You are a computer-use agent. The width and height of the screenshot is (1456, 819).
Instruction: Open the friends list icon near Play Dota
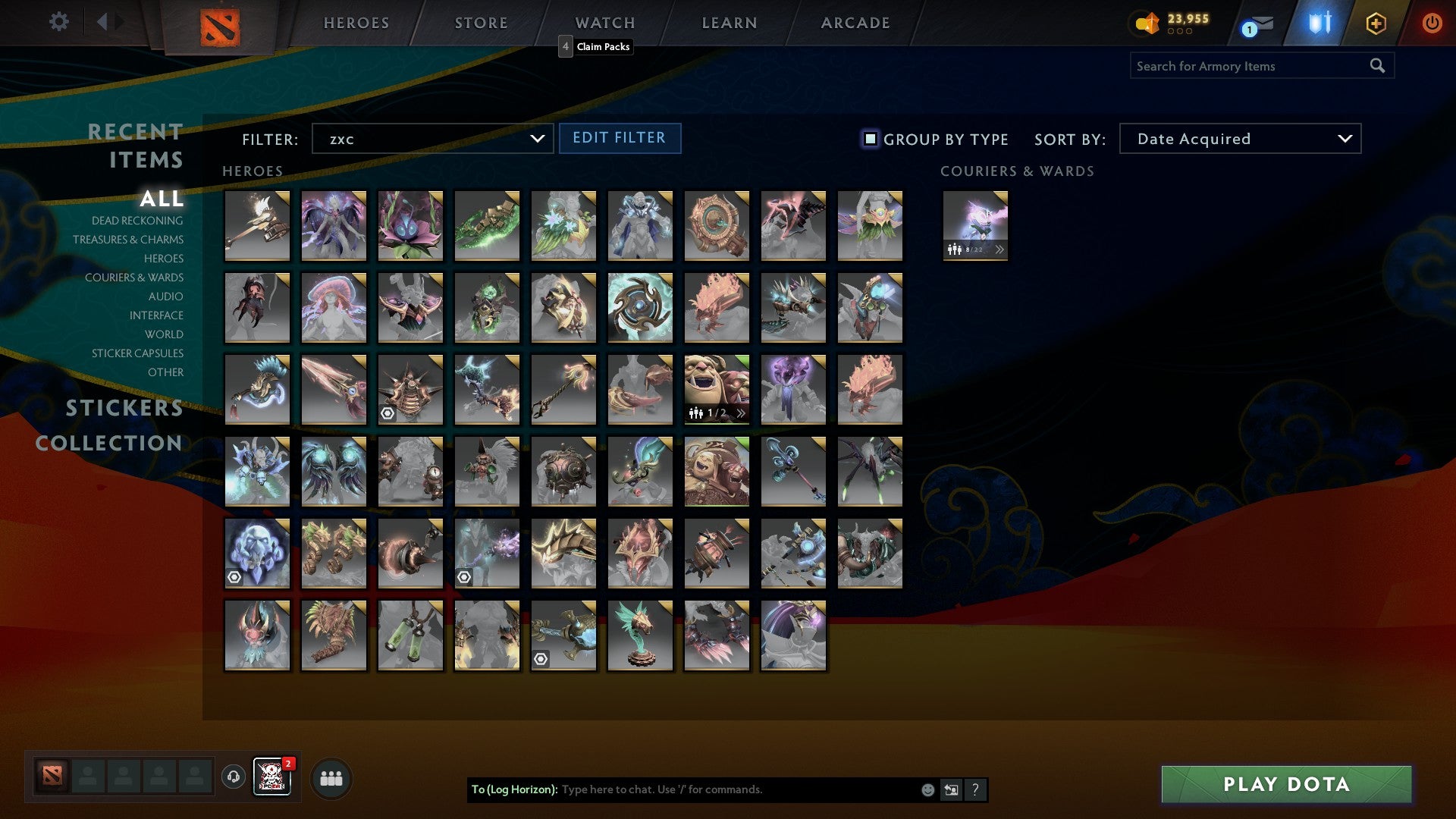click(x=331, y=778)
